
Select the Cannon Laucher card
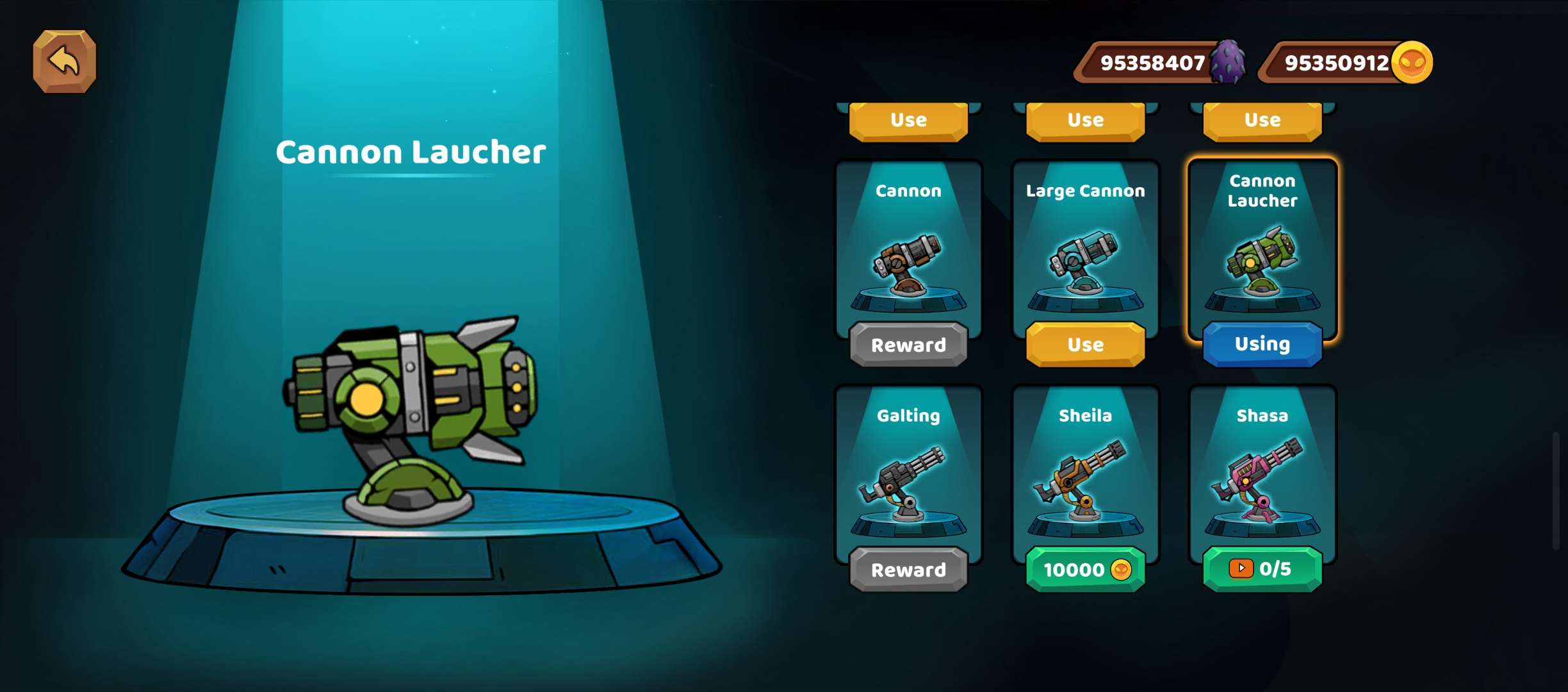(1262, 250)
